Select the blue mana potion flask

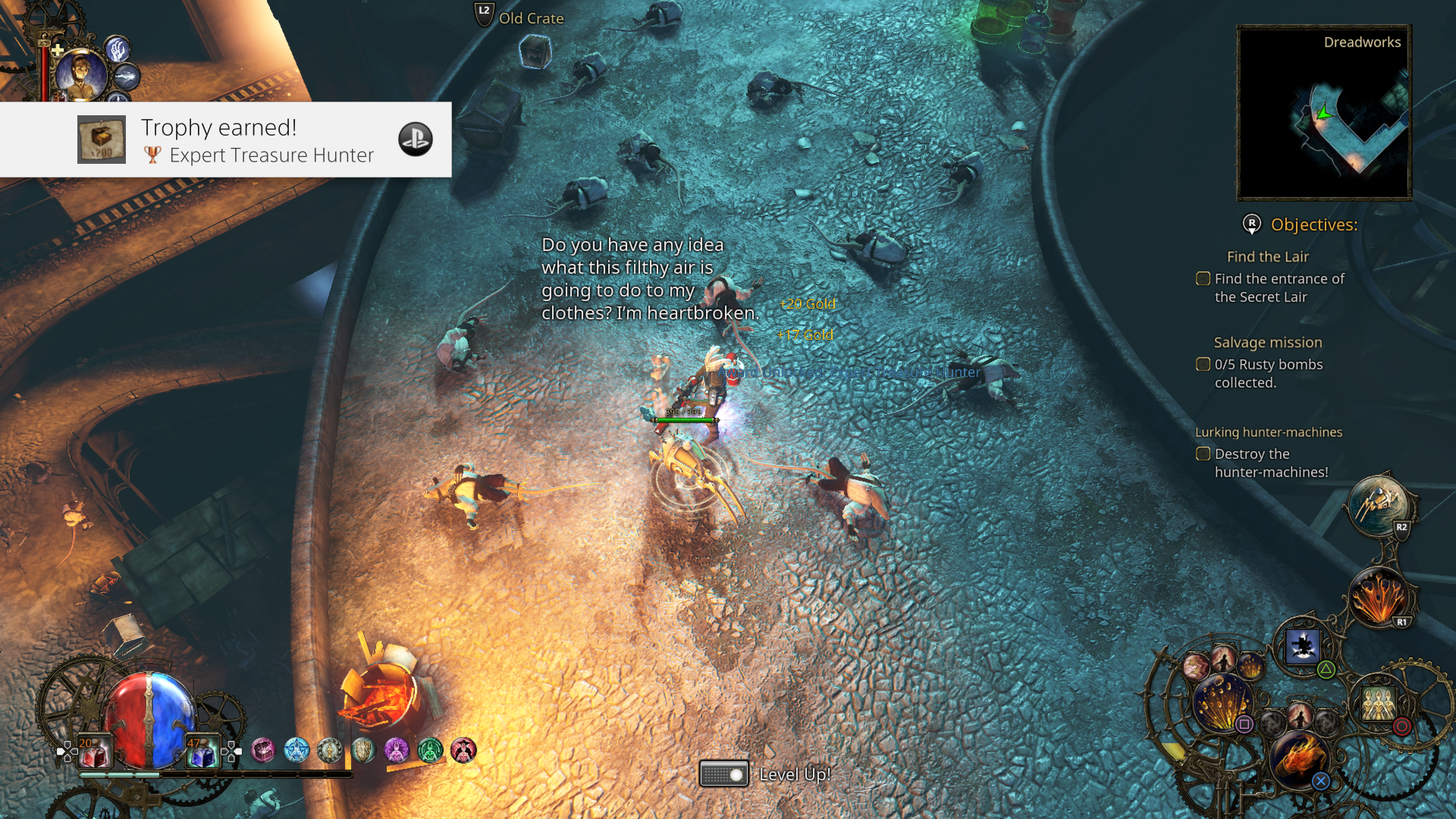(202, 749)
